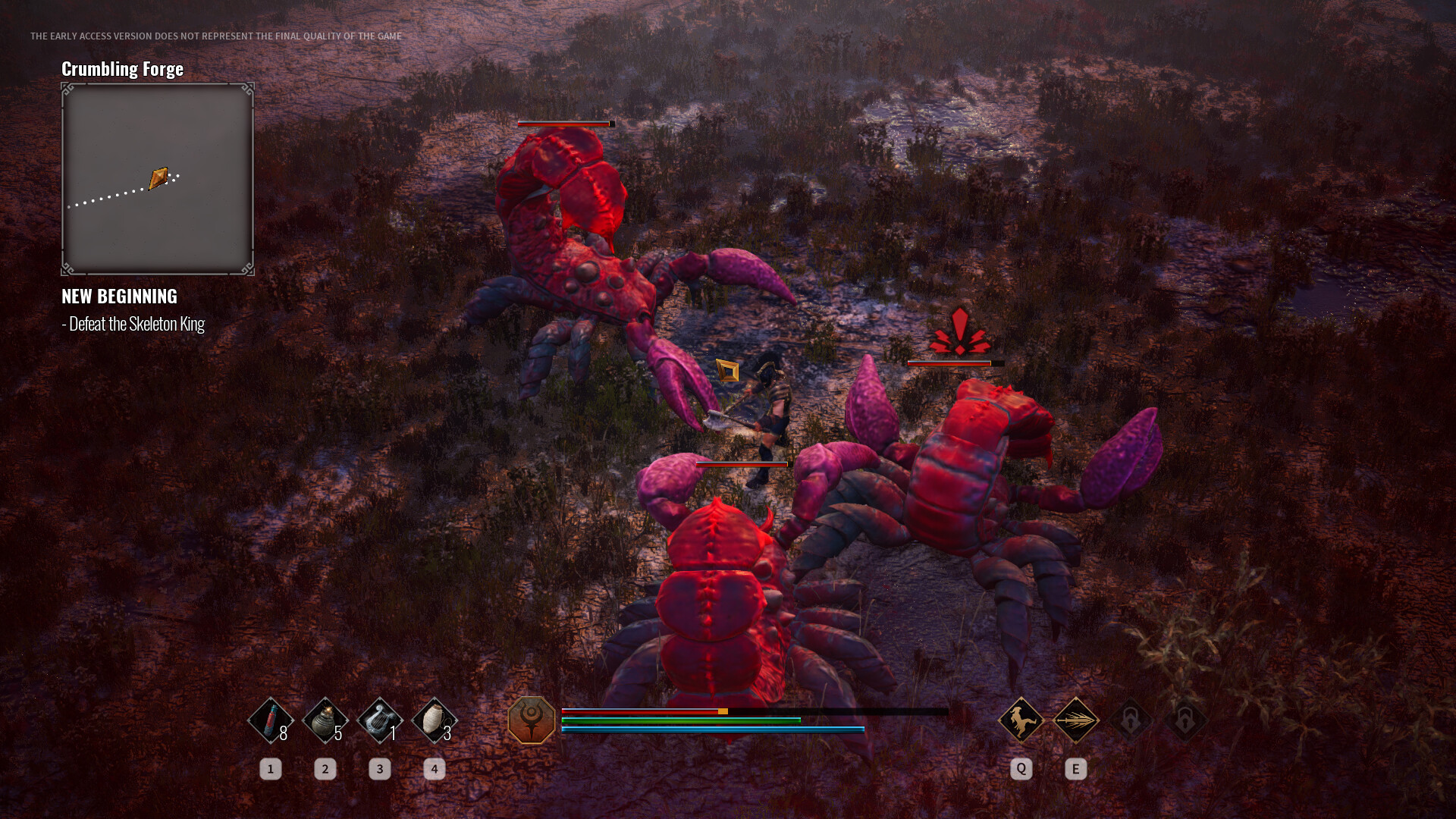The height and width of the screenshot is (819, 1456).
Task: Activate the kick ability
Action: click(x=1021, y=720)
